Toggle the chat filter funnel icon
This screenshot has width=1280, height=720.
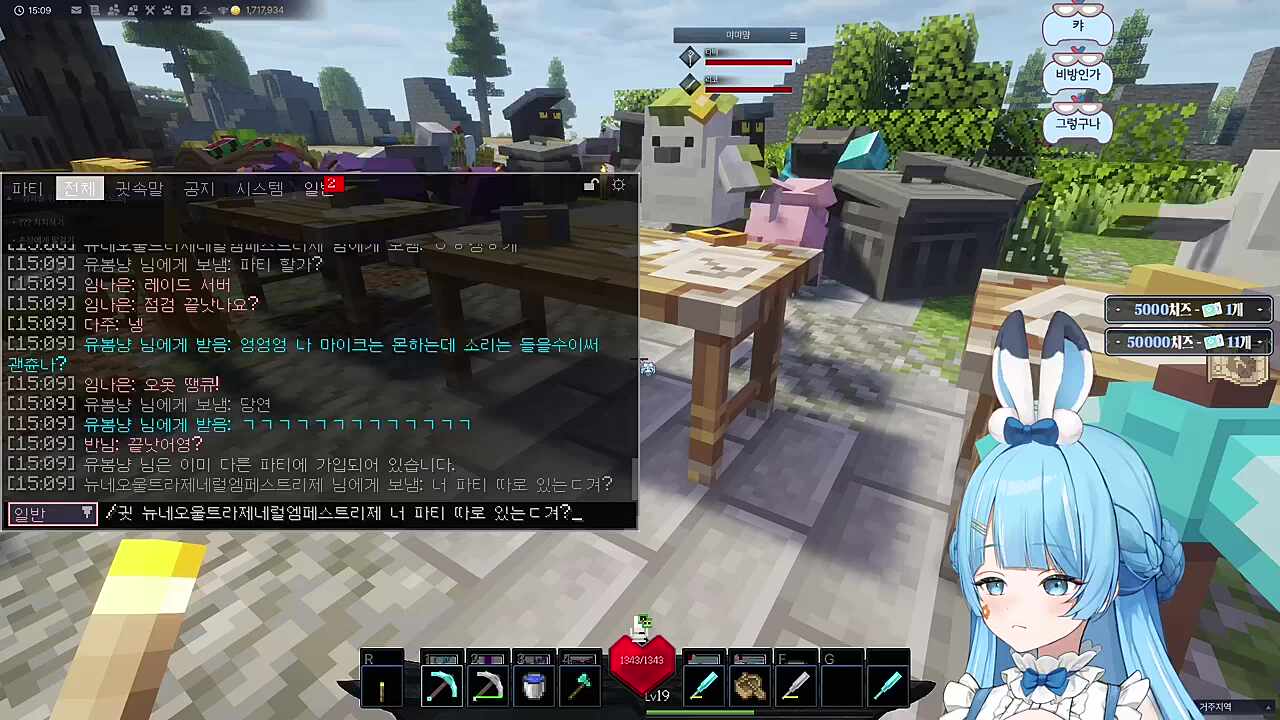86,513
